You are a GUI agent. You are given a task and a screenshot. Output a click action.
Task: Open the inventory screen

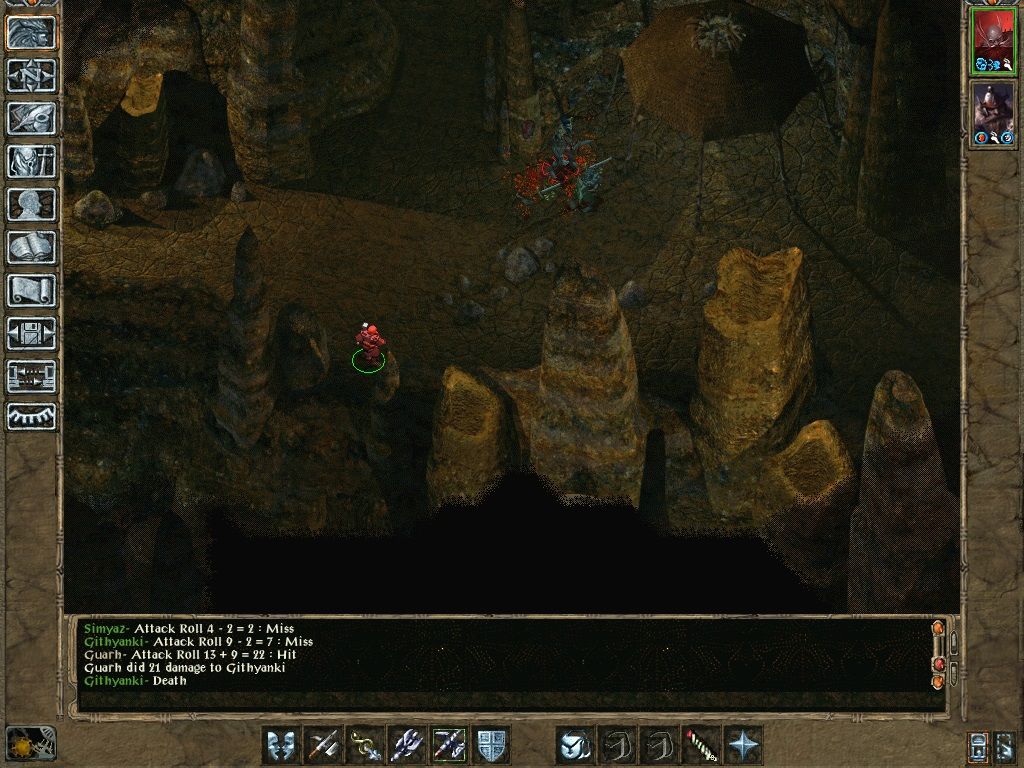pos(31,161)
